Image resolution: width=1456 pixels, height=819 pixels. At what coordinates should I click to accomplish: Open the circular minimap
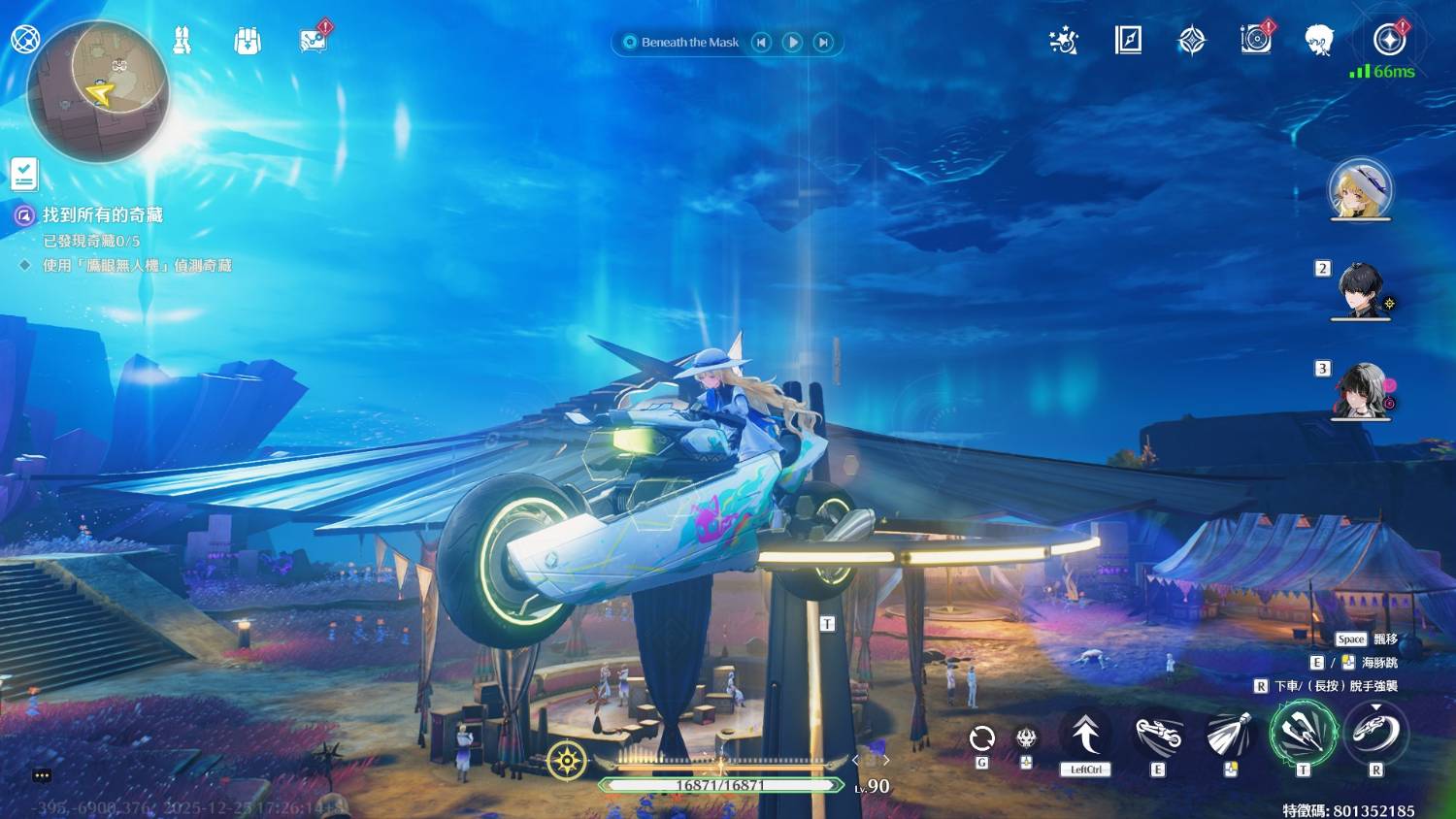(x=99, y=91)
